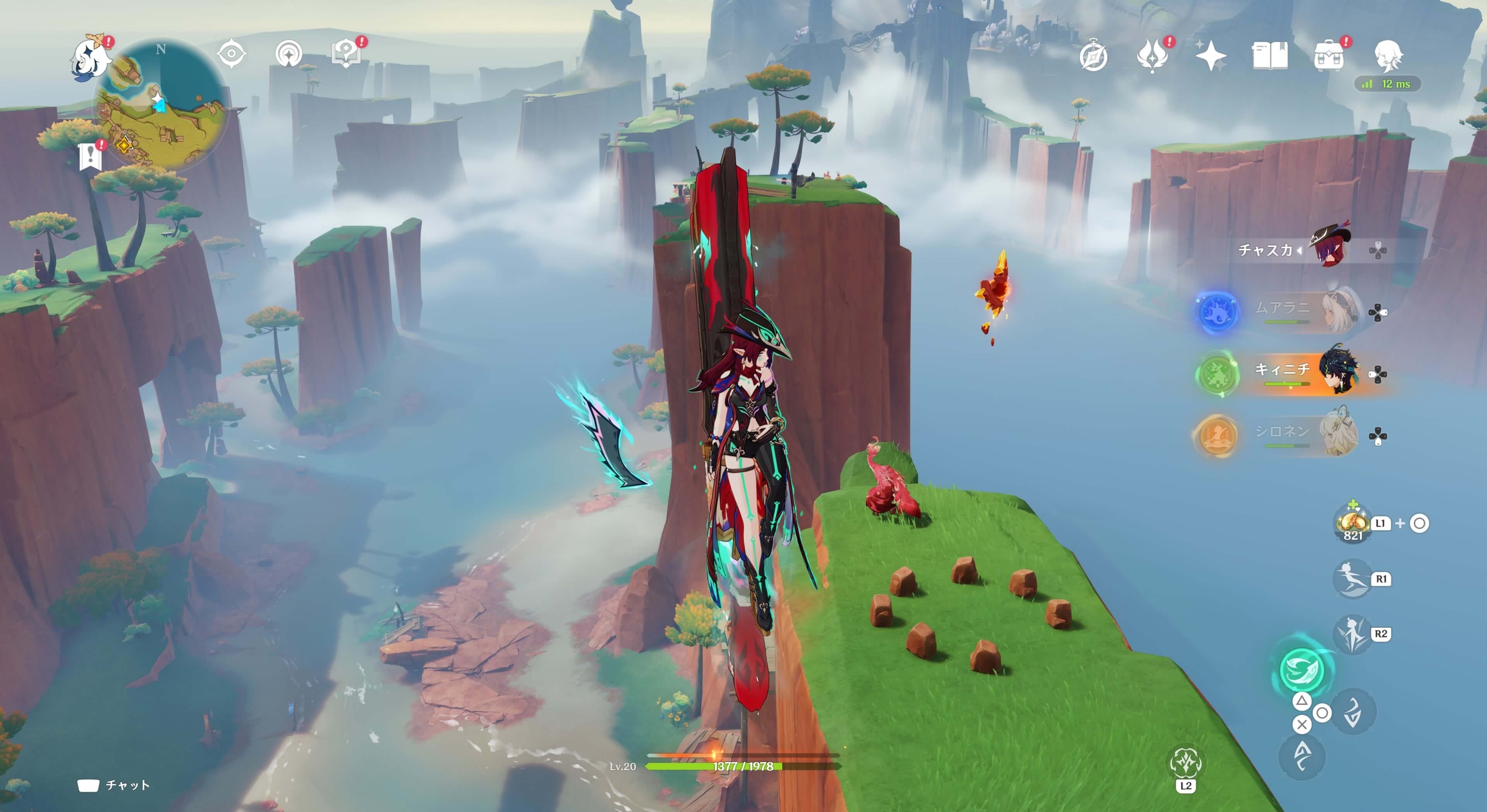Open the Wish four-pointed star icon

pos(1211,57)
